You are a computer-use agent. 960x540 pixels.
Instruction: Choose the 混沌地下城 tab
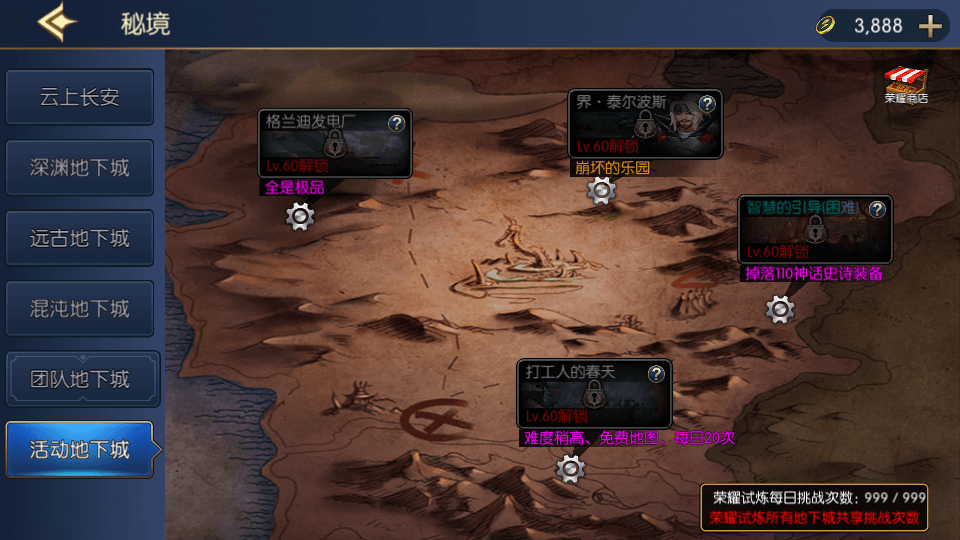80,309
